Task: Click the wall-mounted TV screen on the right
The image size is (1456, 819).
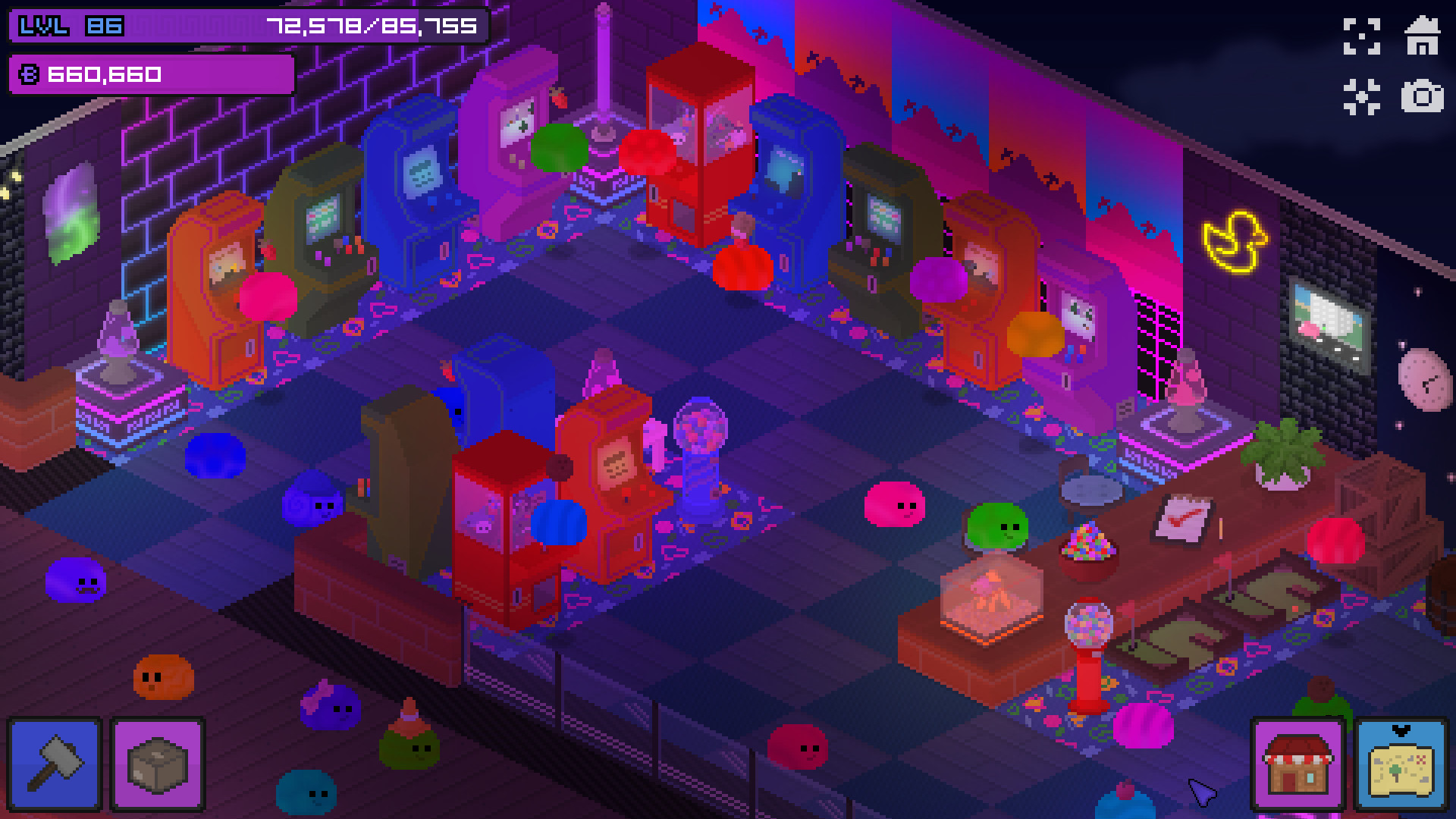Action: point(1329,318)
